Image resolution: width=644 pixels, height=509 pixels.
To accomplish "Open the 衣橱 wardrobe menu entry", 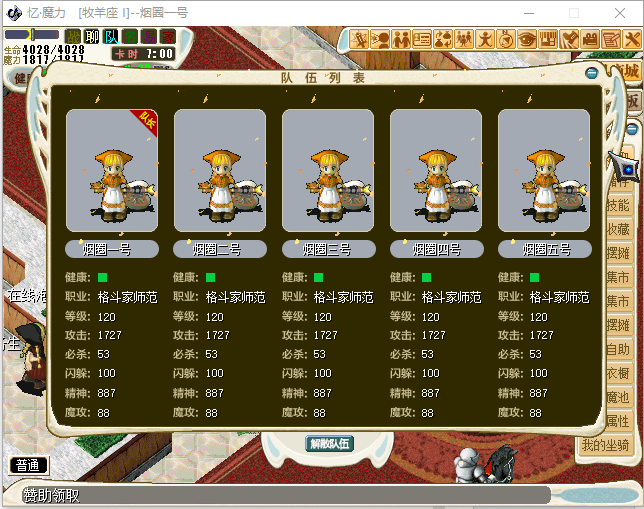I will (619, 373).
